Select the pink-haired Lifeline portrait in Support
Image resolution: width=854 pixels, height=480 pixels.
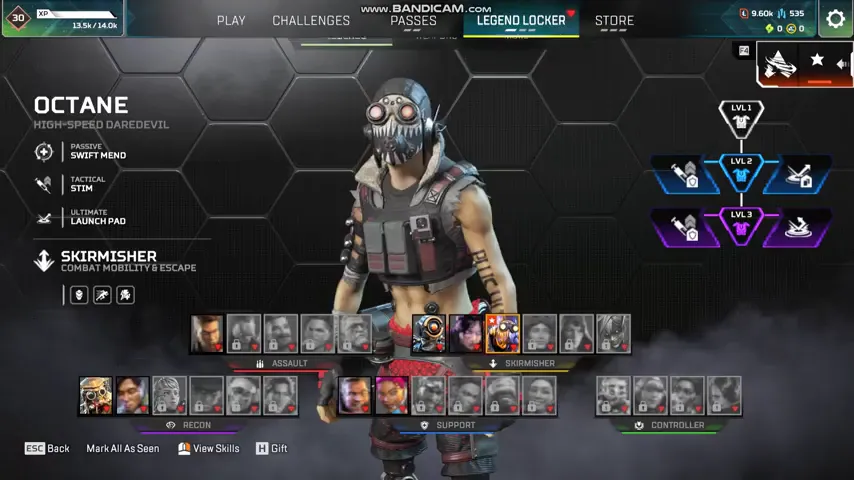click(391, 396)
